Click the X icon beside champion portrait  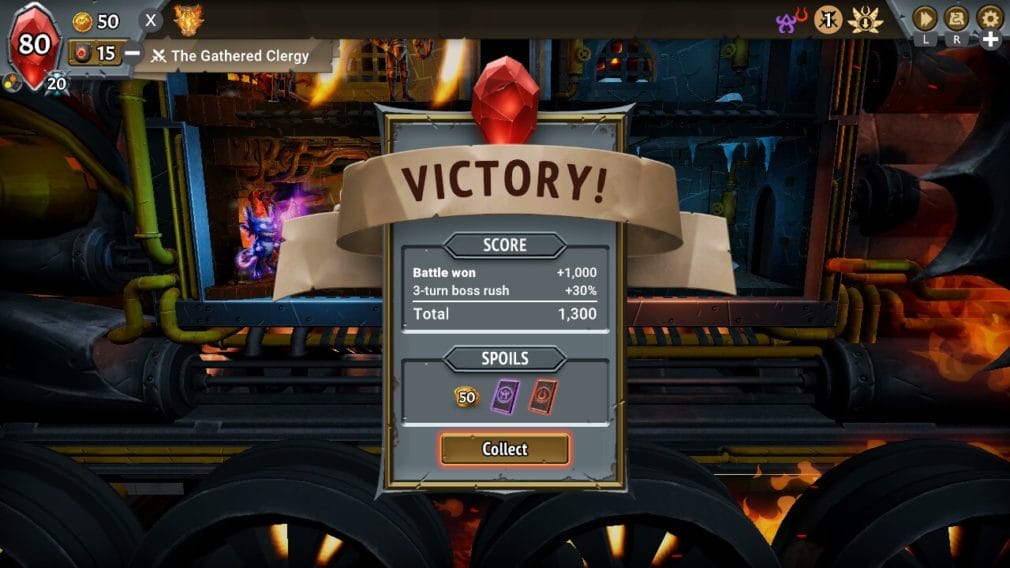click(150, 20)
